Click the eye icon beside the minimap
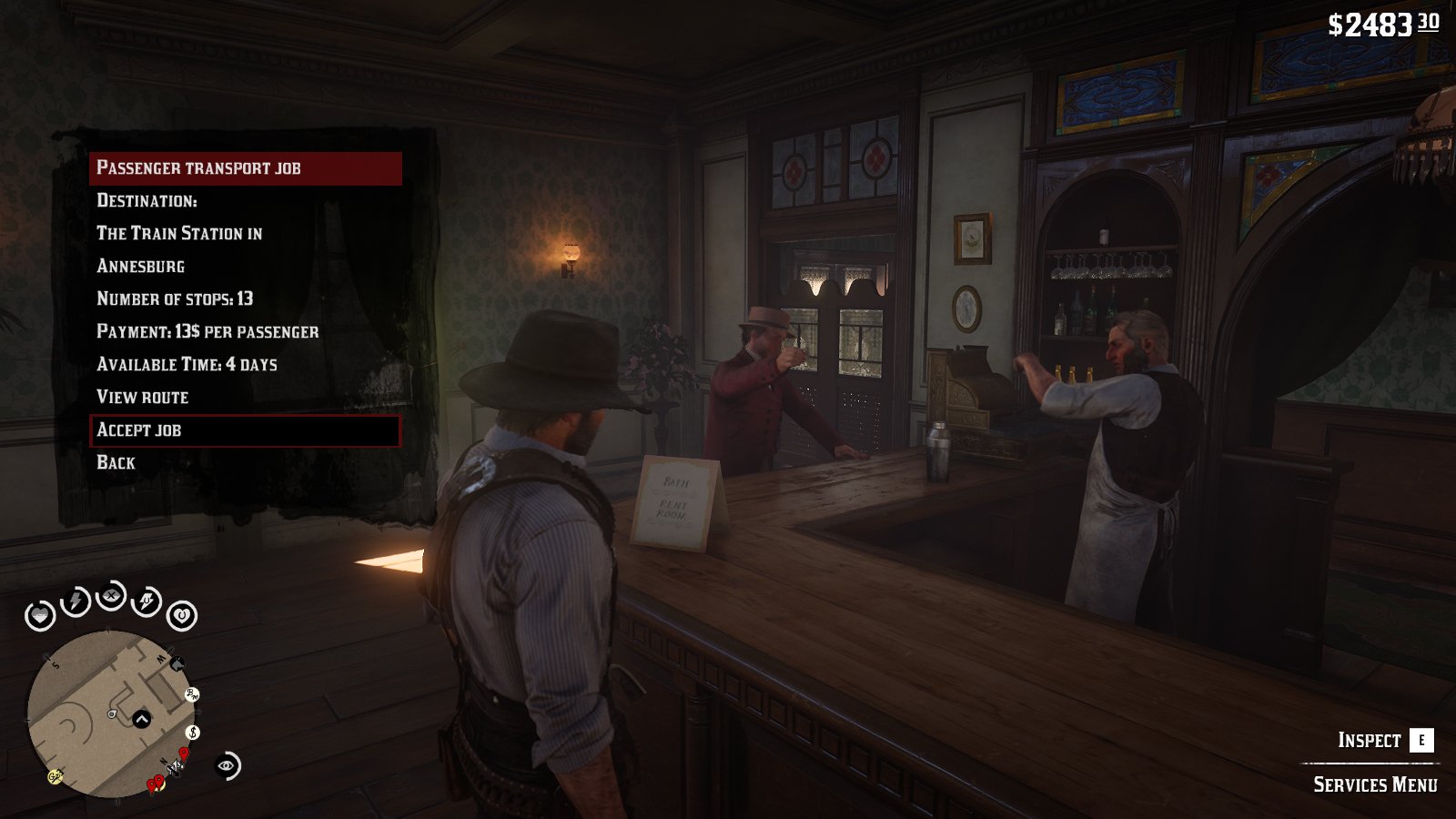The height and width of the screenshot is (819, 1456). (227, 766)
